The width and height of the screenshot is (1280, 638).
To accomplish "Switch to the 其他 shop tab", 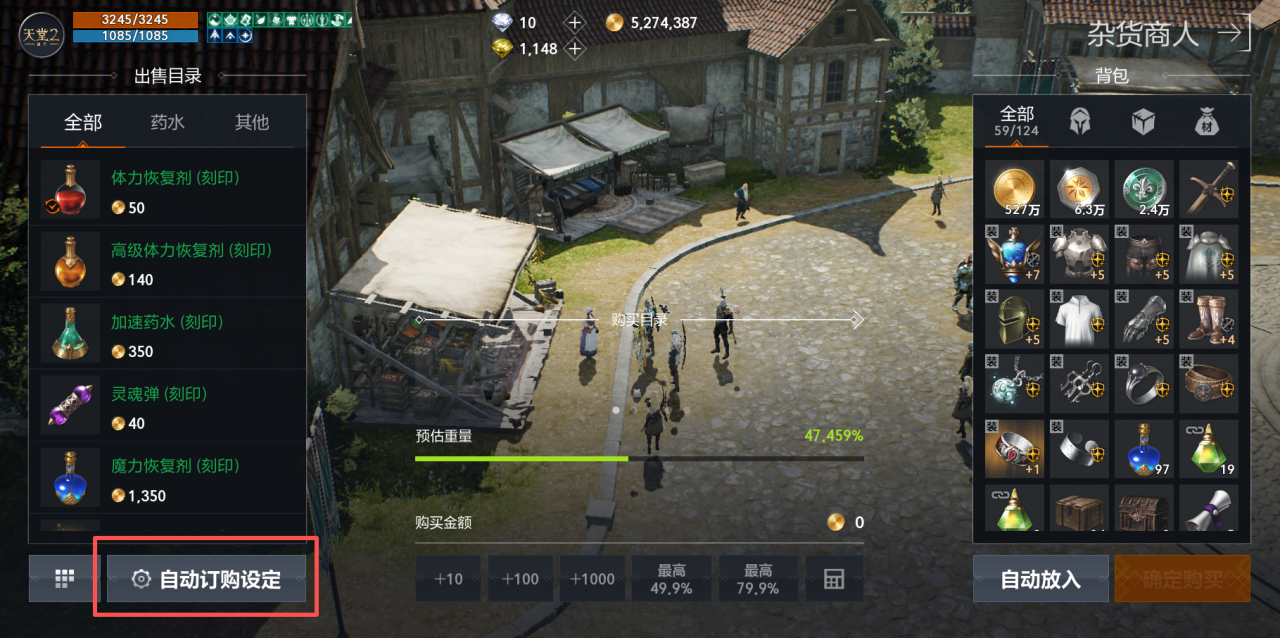I will point(252,122).
